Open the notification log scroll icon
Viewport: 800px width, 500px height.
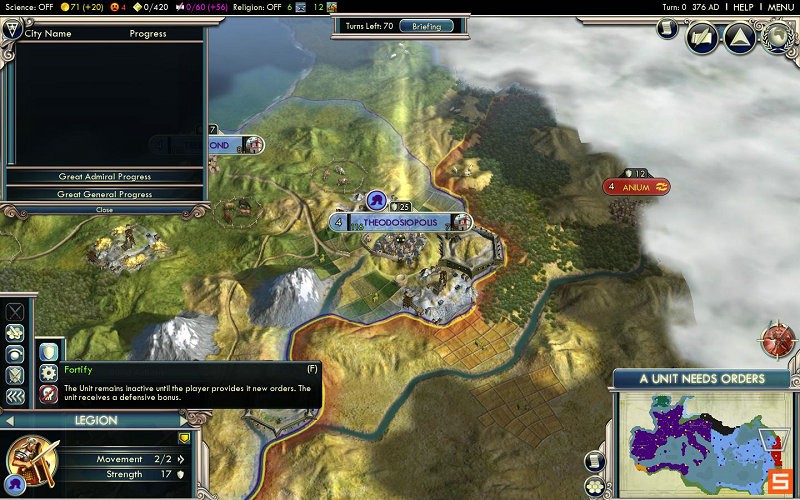[x=667, y=29]
